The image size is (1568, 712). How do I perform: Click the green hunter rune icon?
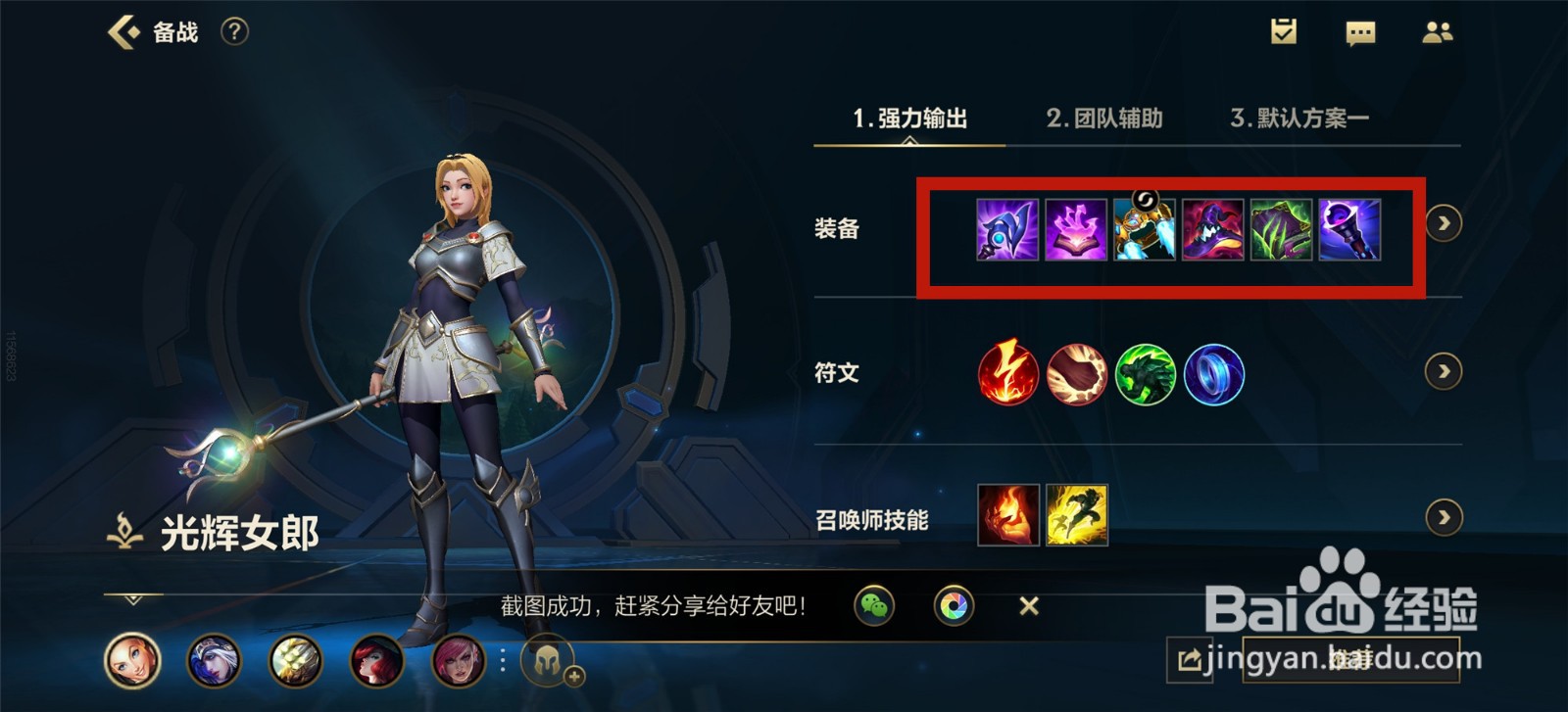(1145, 374)
